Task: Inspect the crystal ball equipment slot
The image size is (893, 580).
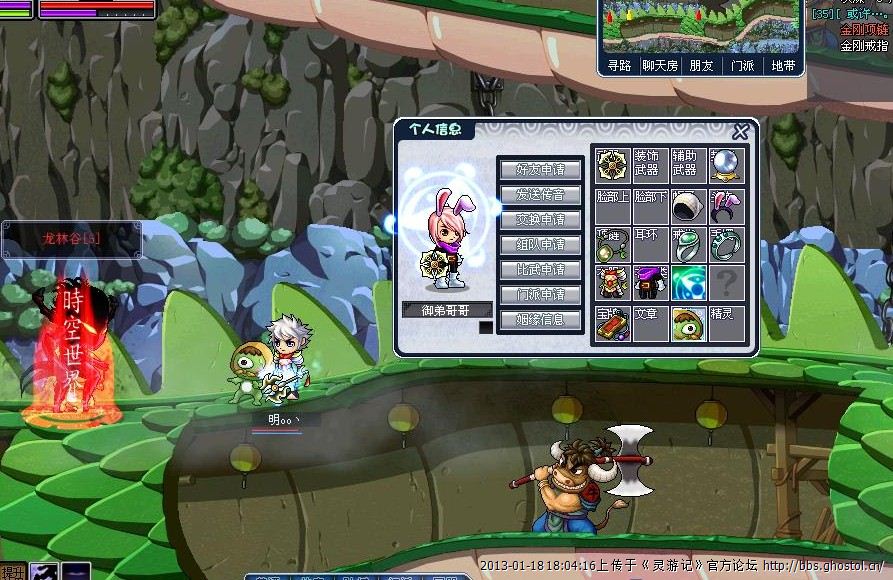Action: [727, 166]
